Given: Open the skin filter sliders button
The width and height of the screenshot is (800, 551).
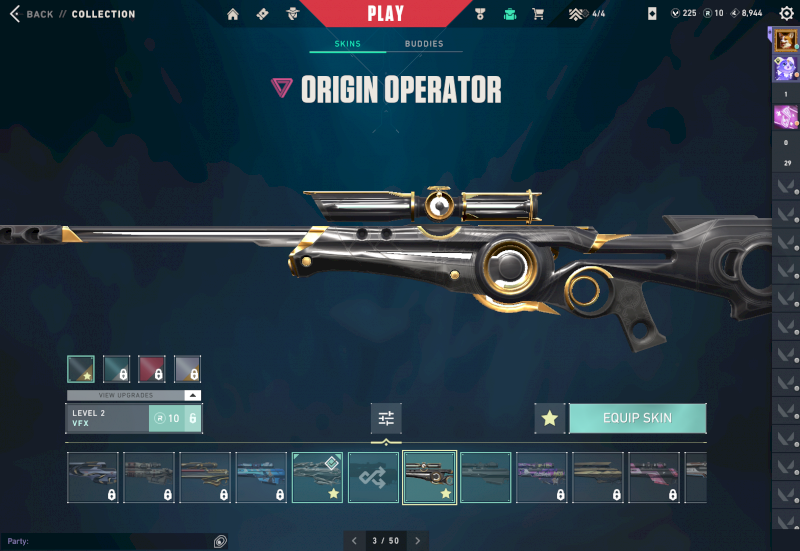Looking at the screenshot, I should [386, 418].
